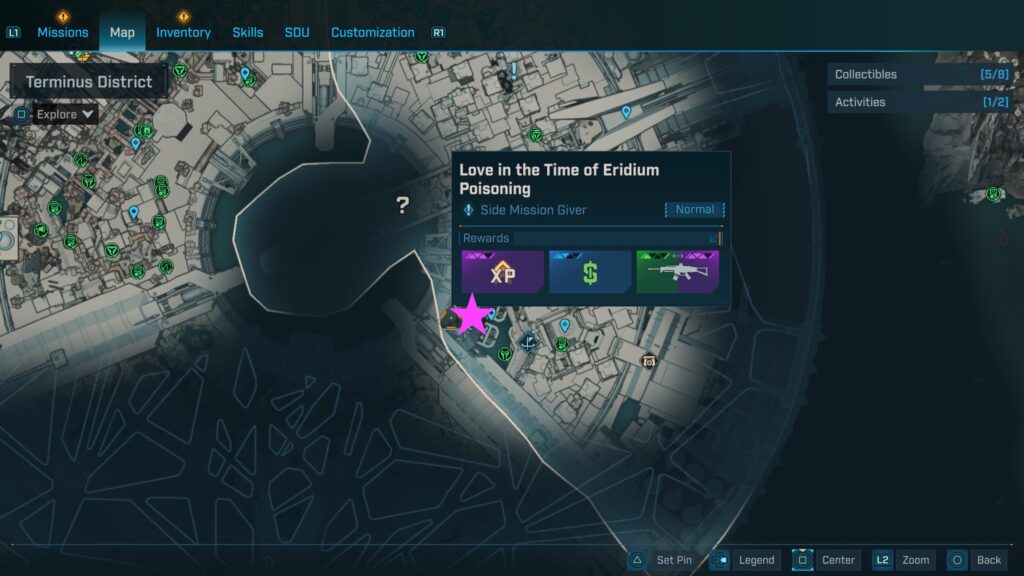Set Pin on the map
This screenshot has height=576, width=1024.
(664, 560)
